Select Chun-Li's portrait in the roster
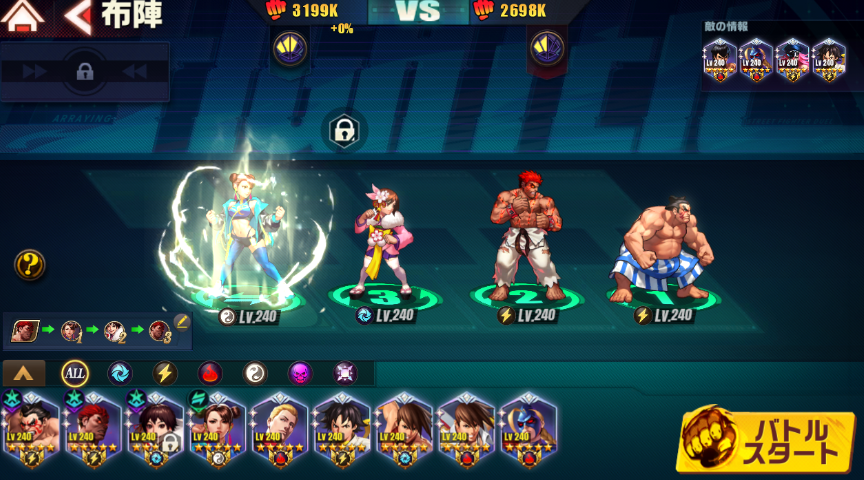The image size is (864, 480). [217, 432]
